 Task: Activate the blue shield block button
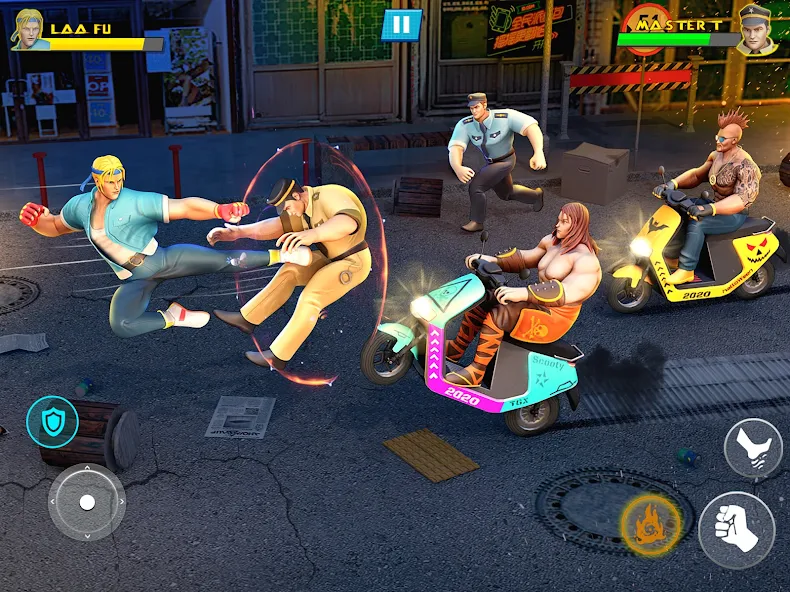click(52, 421)
